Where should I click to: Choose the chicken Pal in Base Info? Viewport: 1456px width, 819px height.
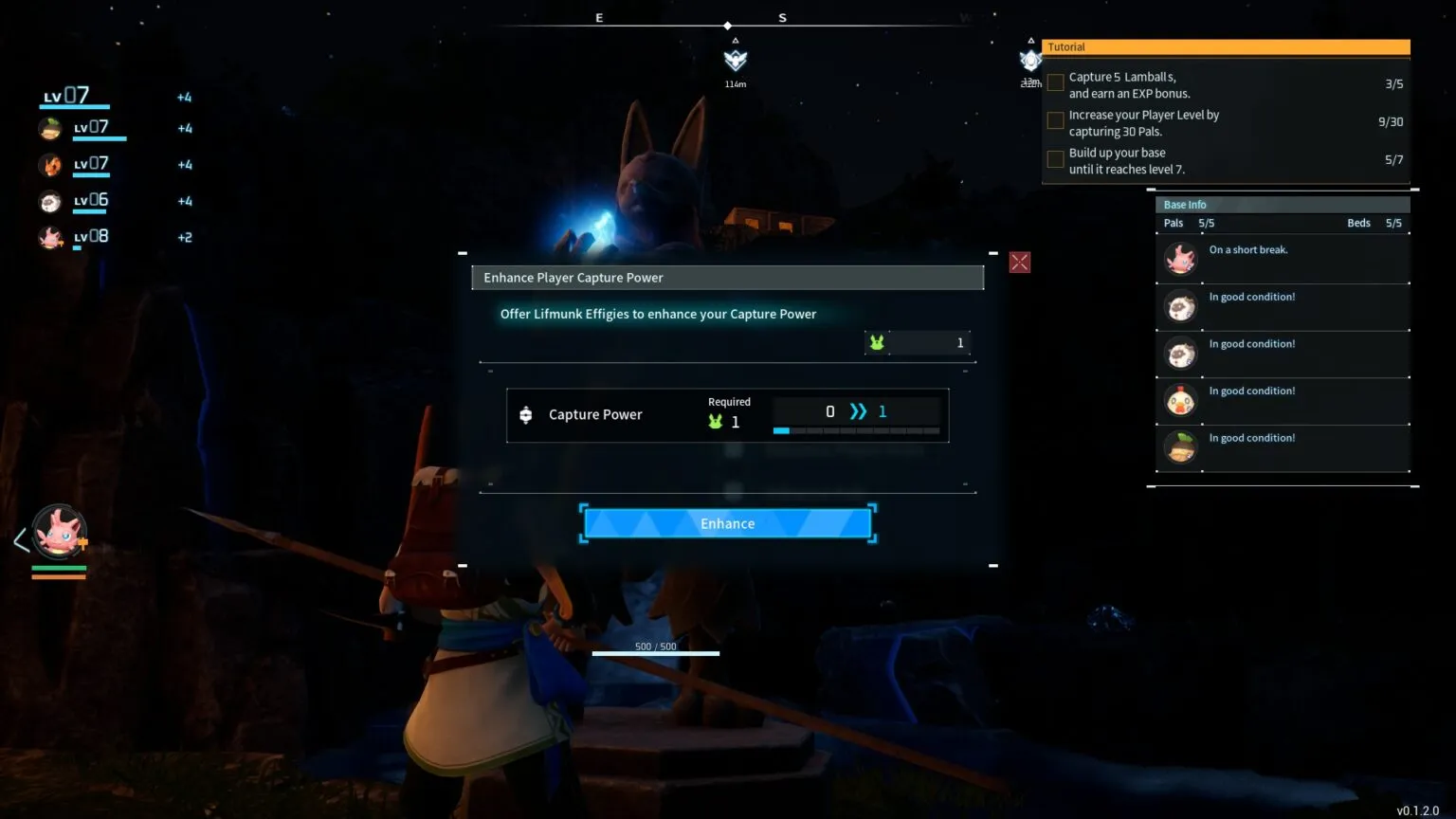coord(1181,400)
